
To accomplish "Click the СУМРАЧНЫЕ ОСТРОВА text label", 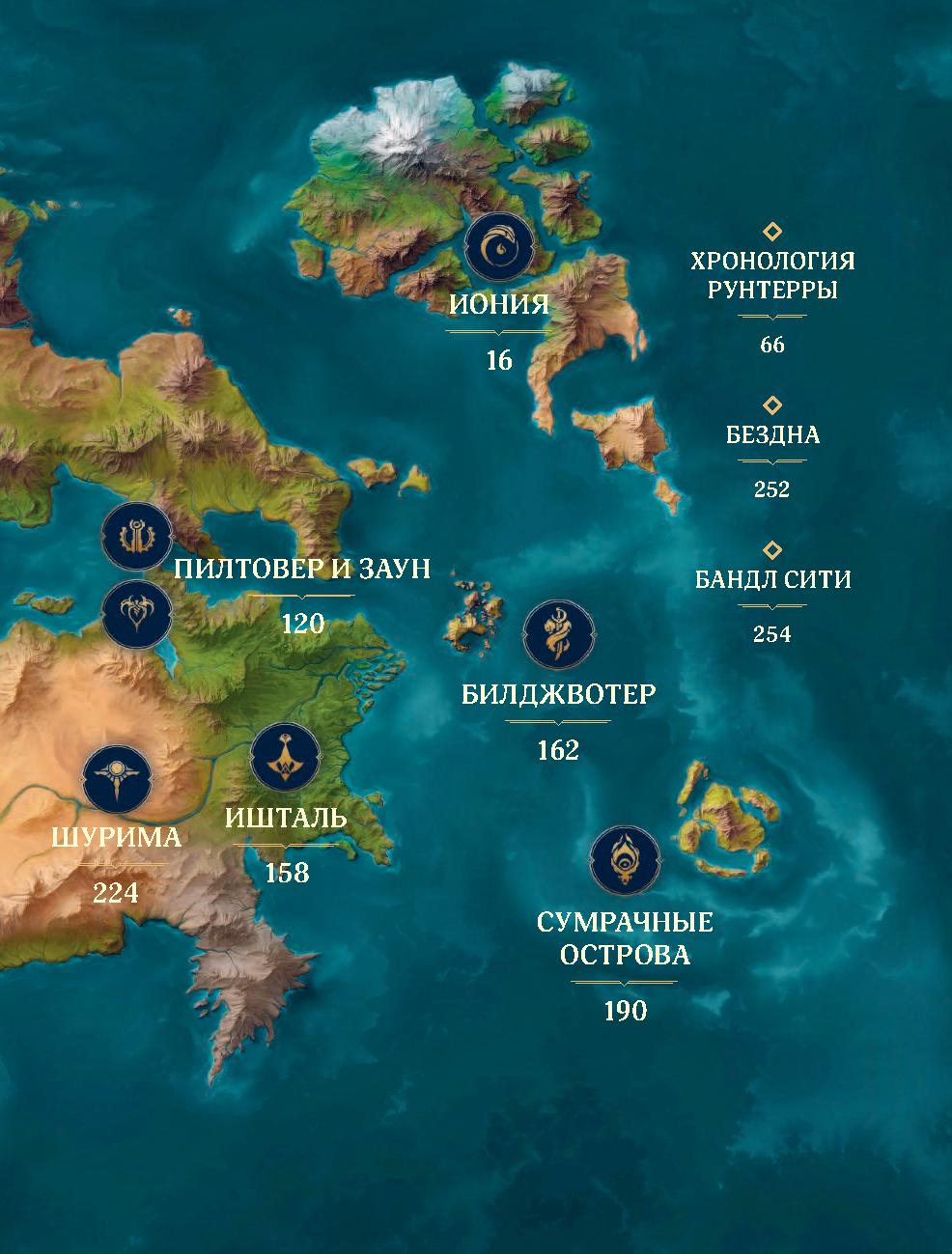I will pos(625,938).
